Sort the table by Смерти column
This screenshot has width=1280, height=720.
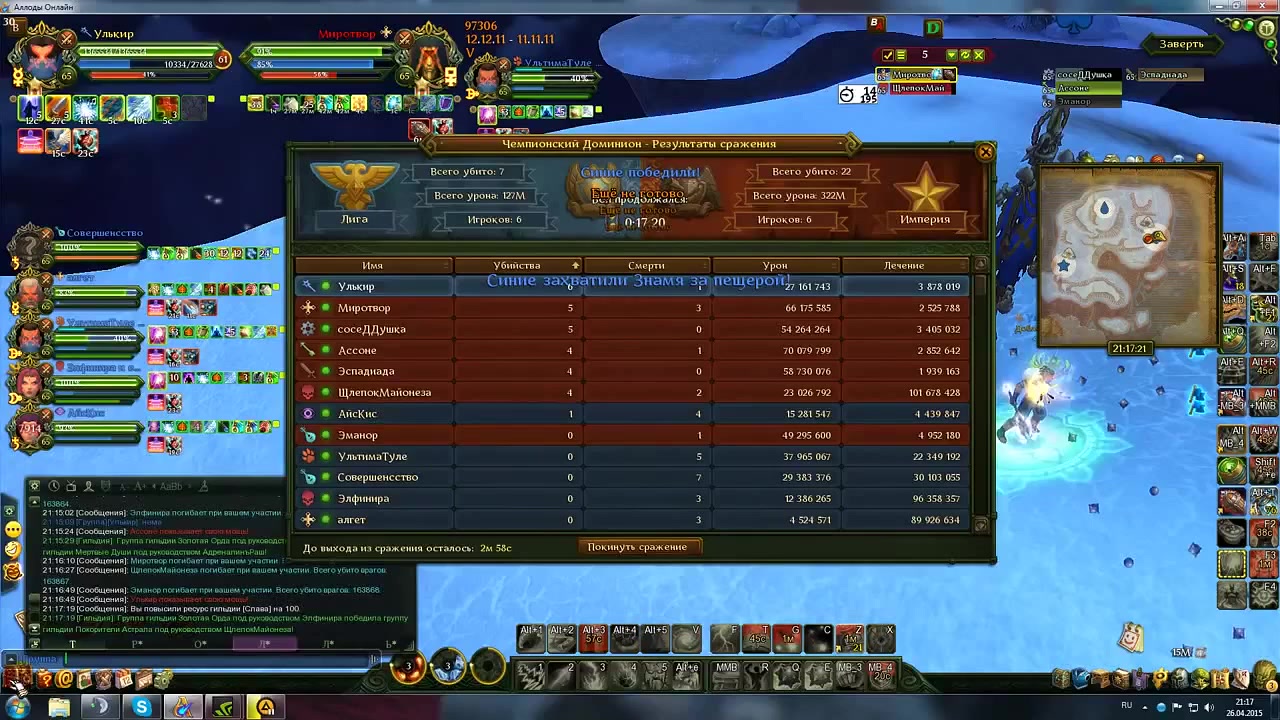click(x=646, y=265)
